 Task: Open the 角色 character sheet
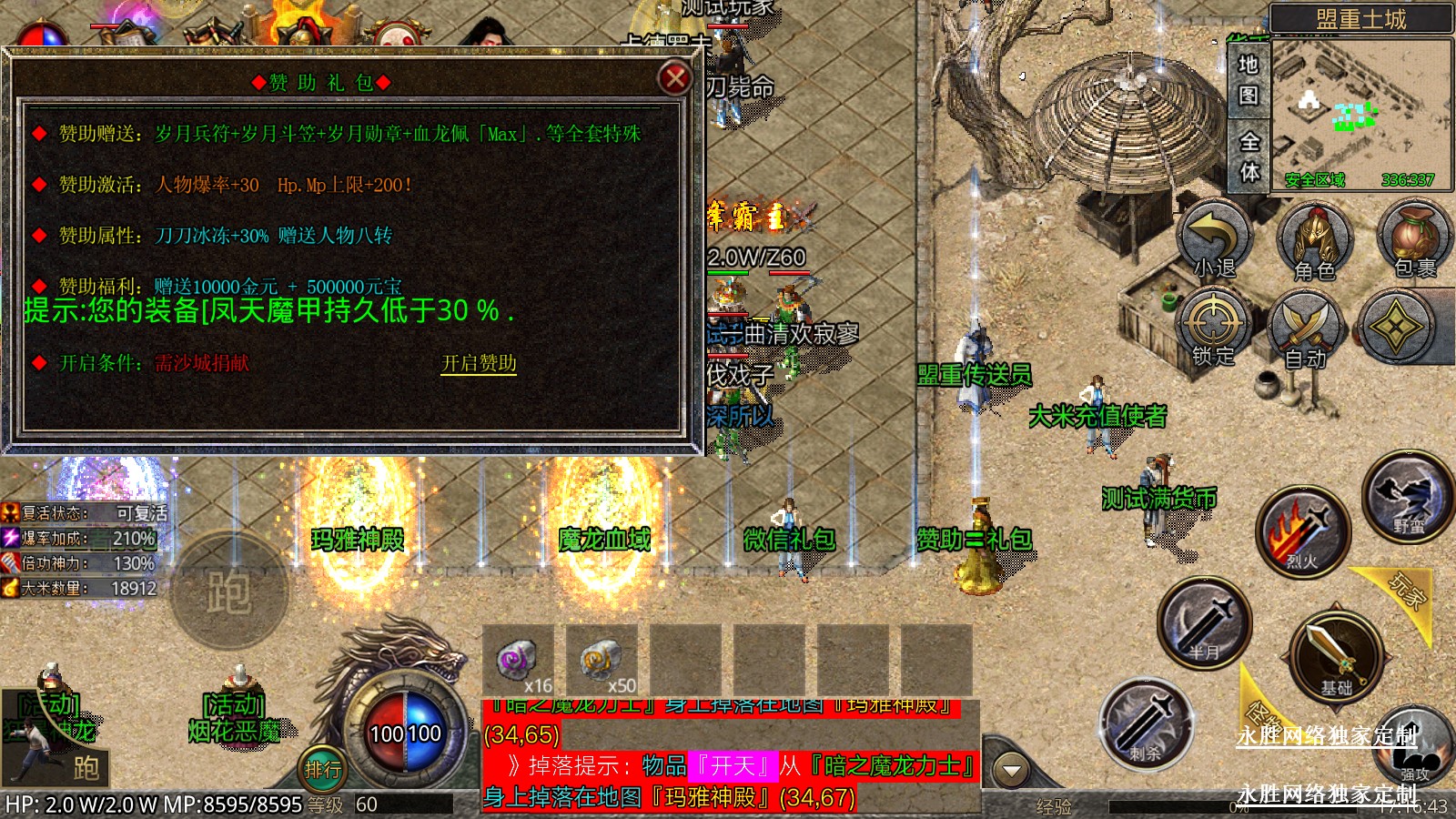[x=1314, y=242]
